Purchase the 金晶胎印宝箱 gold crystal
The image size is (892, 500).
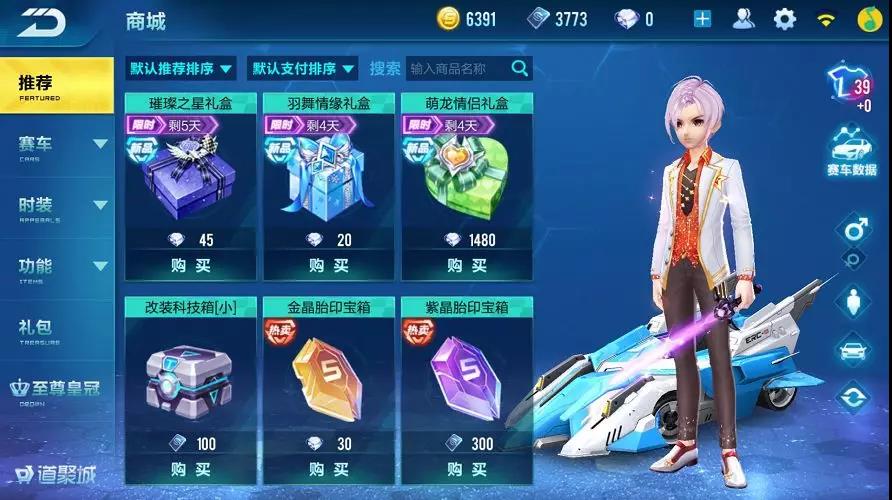click(329, 468)
